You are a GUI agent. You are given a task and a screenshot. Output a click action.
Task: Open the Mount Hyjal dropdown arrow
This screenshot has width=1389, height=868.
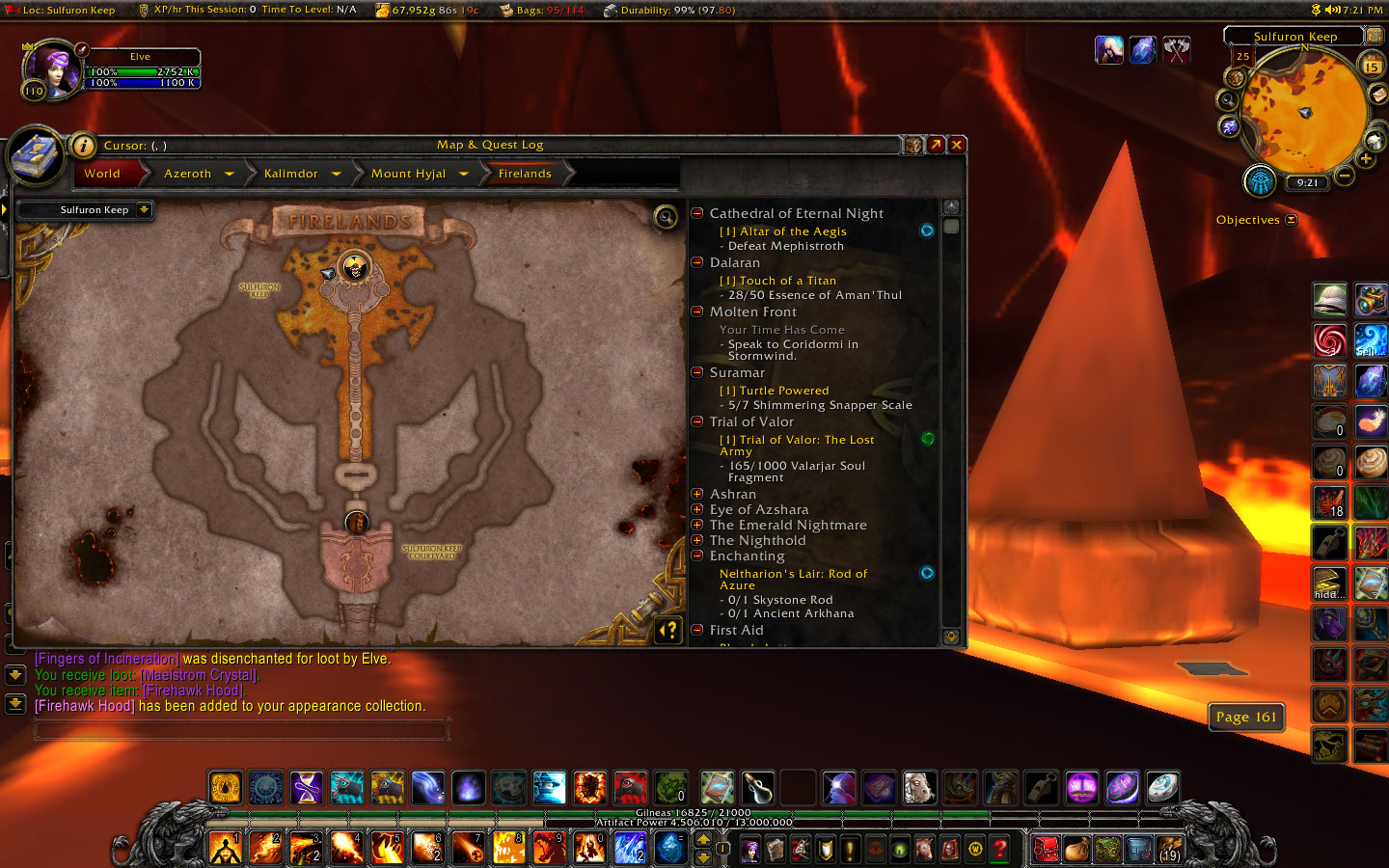click(464, 173)
